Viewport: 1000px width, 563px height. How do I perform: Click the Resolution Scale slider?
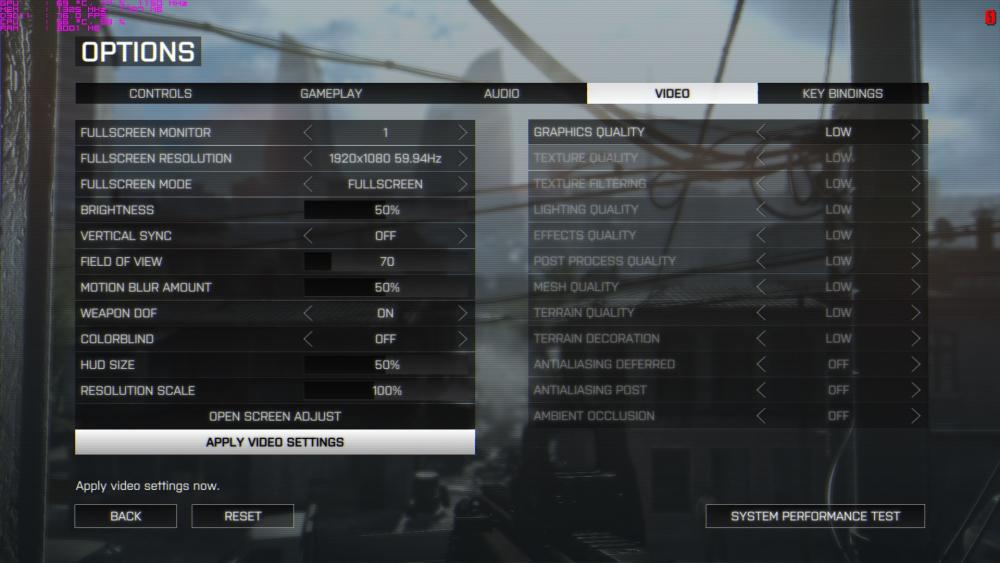pos(387,391)
